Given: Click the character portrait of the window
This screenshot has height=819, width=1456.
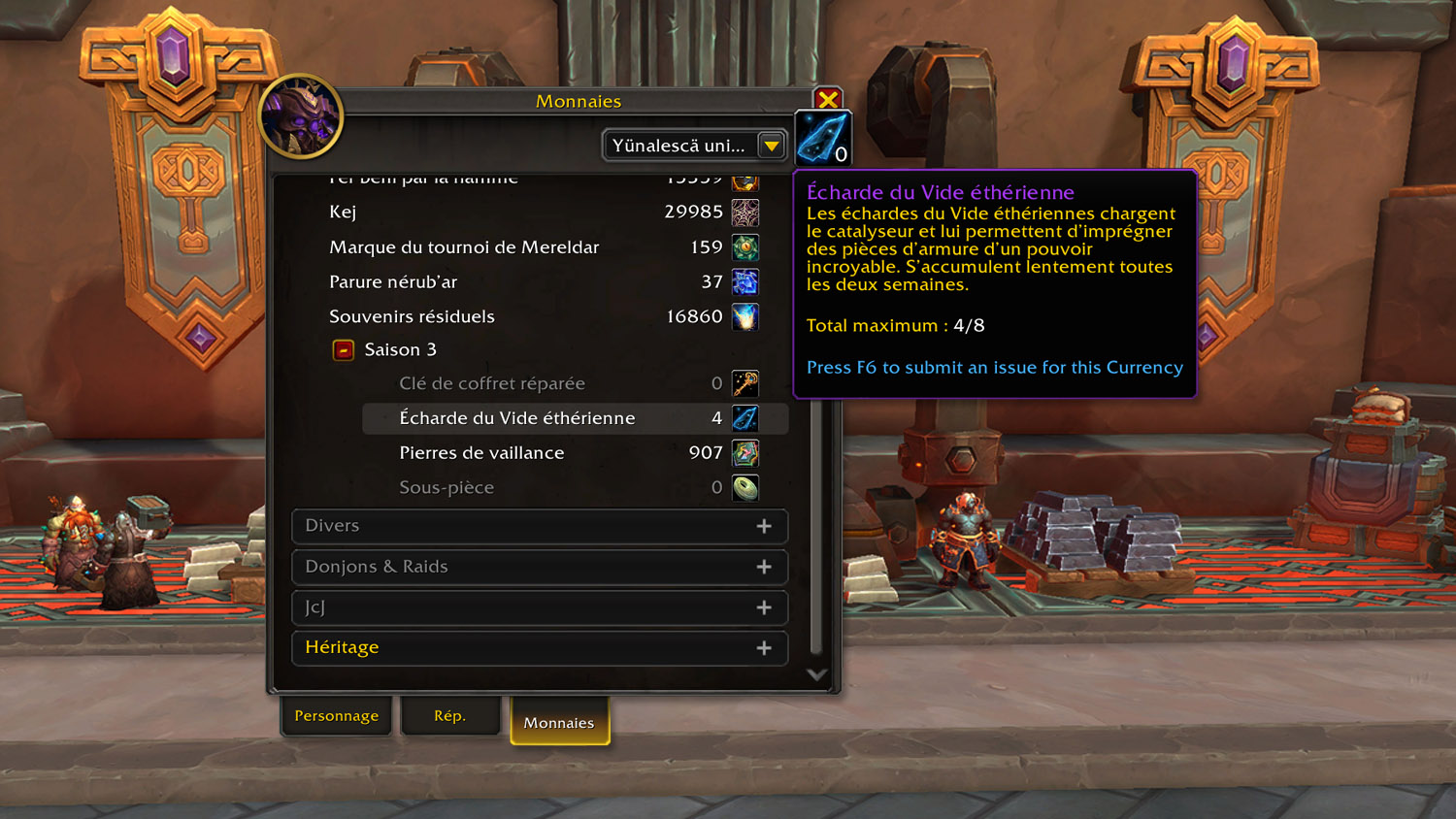Looking at the screenshot, I should pos(301,116).
